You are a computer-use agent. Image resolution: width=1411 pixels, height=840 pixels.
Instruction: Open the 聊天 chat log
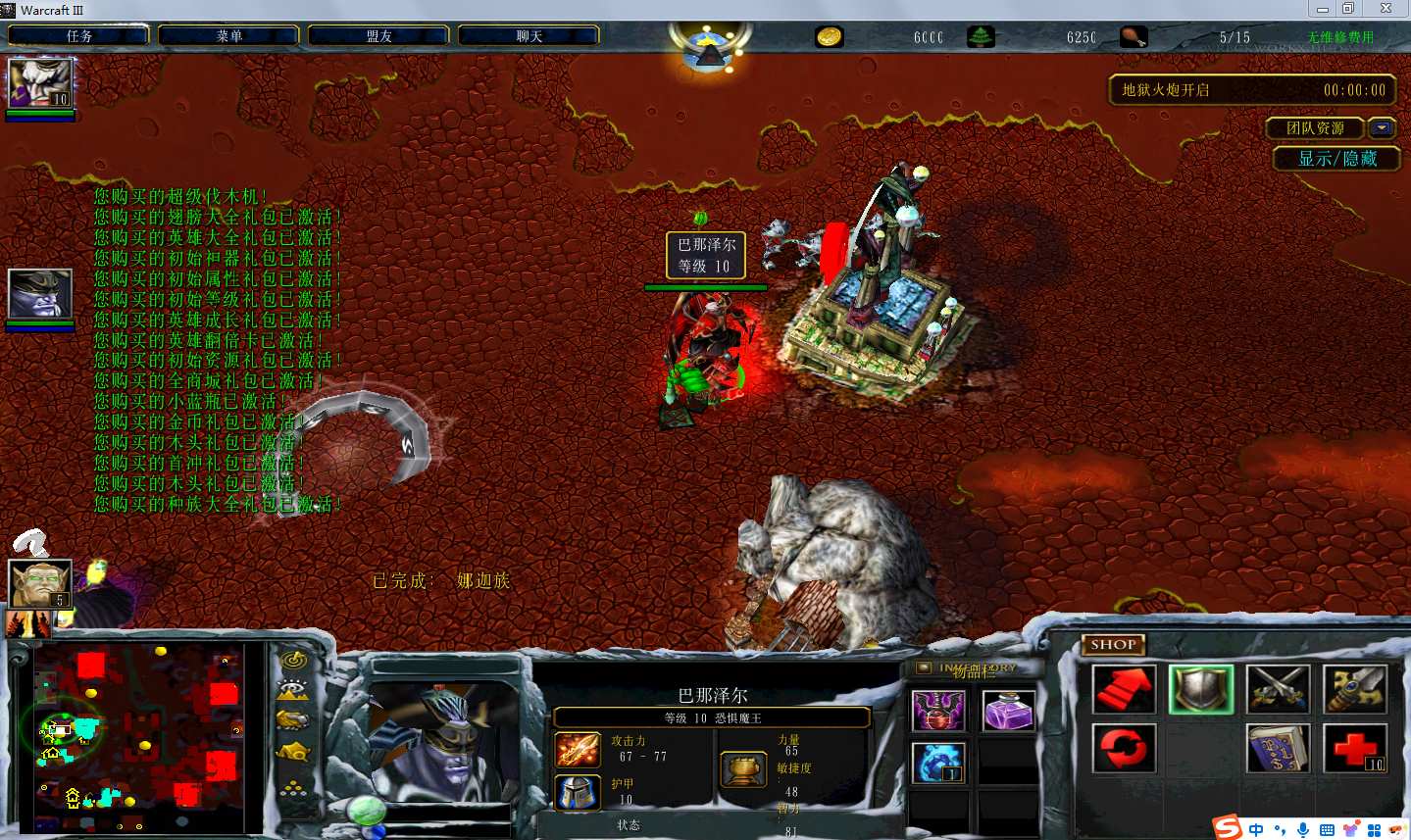(x=529, y=36)
